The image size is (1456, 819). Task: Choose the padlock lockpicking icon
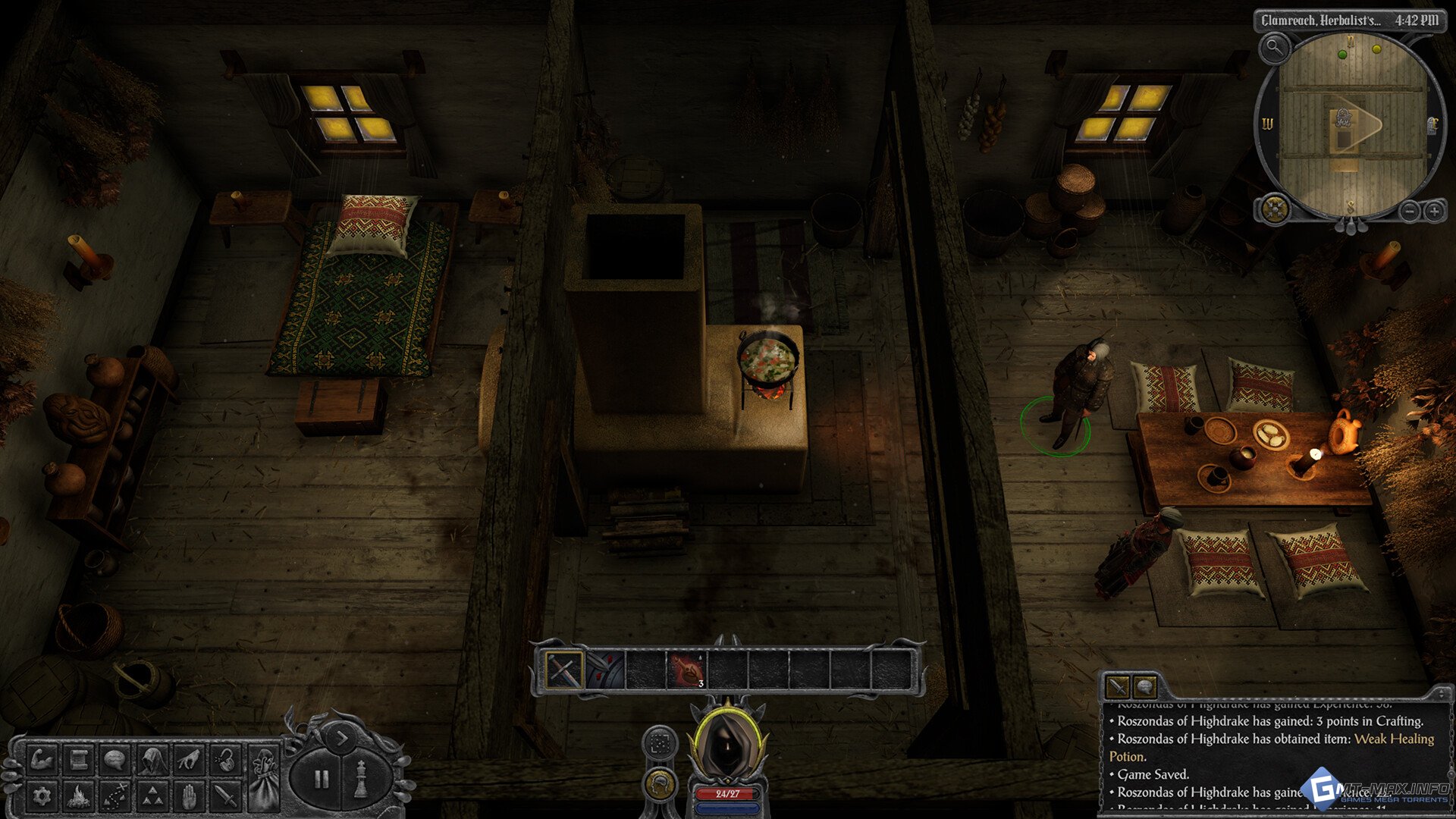tap(226, 759)
